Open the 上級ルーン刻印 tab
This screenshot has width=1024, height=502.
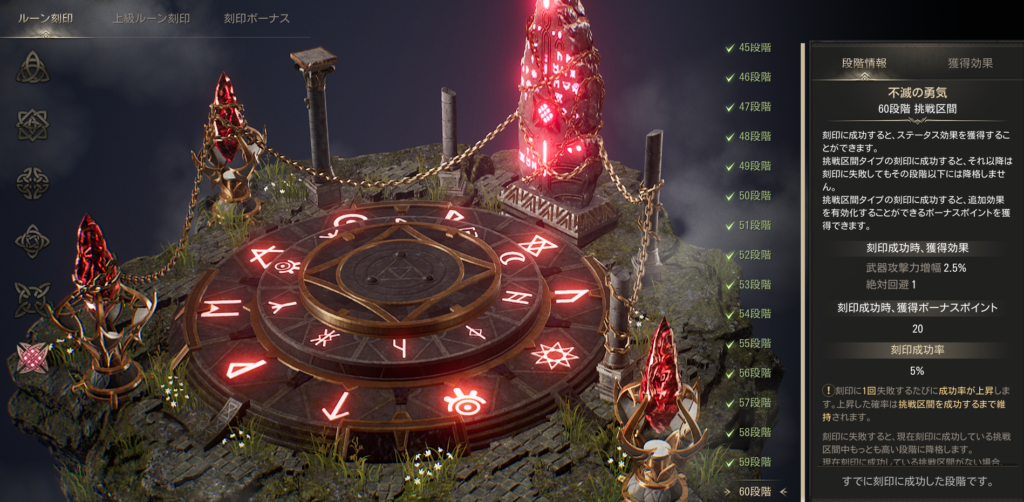(151, 18)
